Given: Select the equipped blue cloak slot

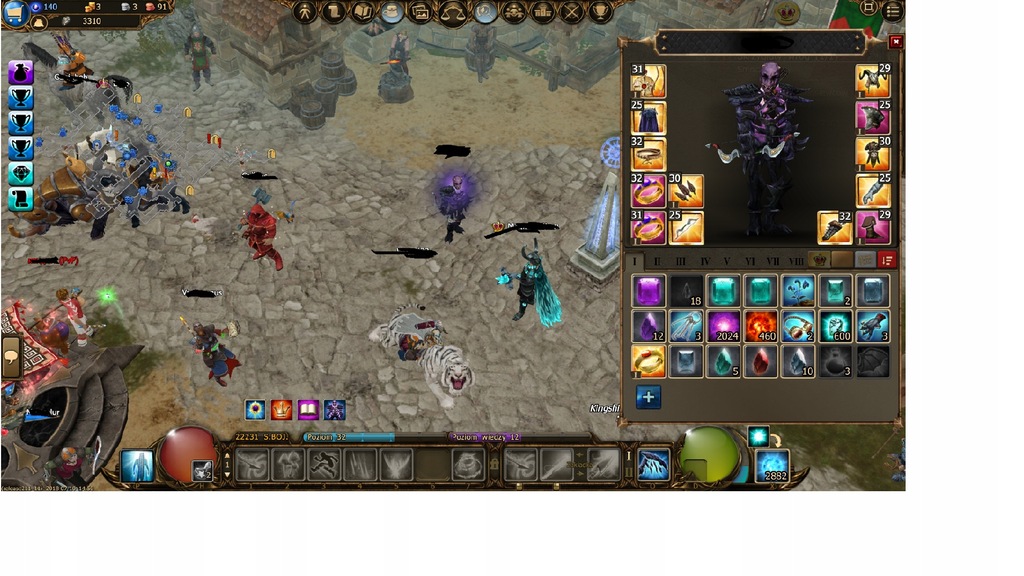Looking at the screenshot, I should click(x=648, y=118).
